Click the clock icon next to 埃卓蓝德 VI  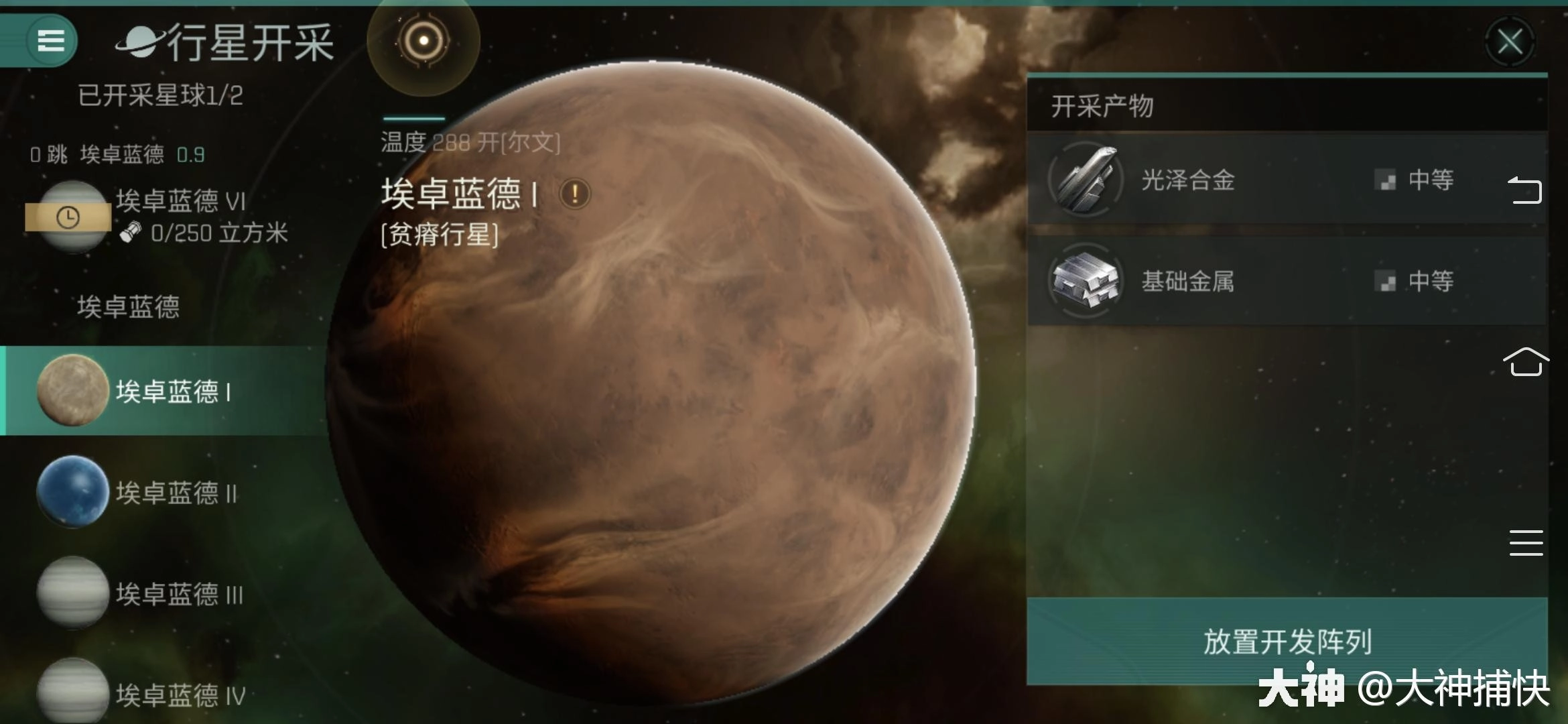[69, 216]
